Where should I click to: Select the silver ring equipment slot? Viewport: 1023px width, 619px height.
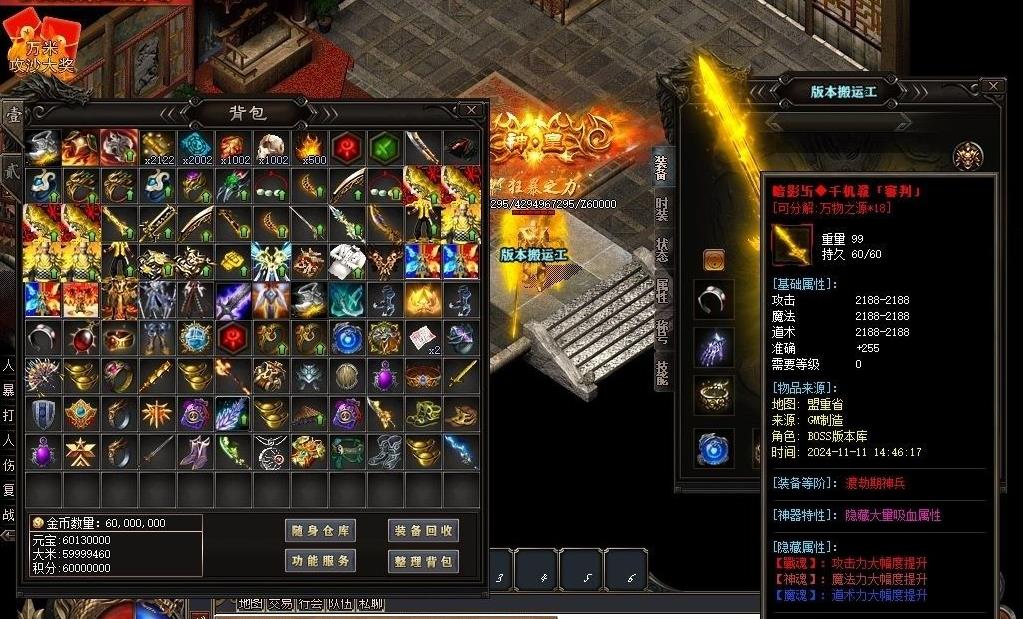714,298
